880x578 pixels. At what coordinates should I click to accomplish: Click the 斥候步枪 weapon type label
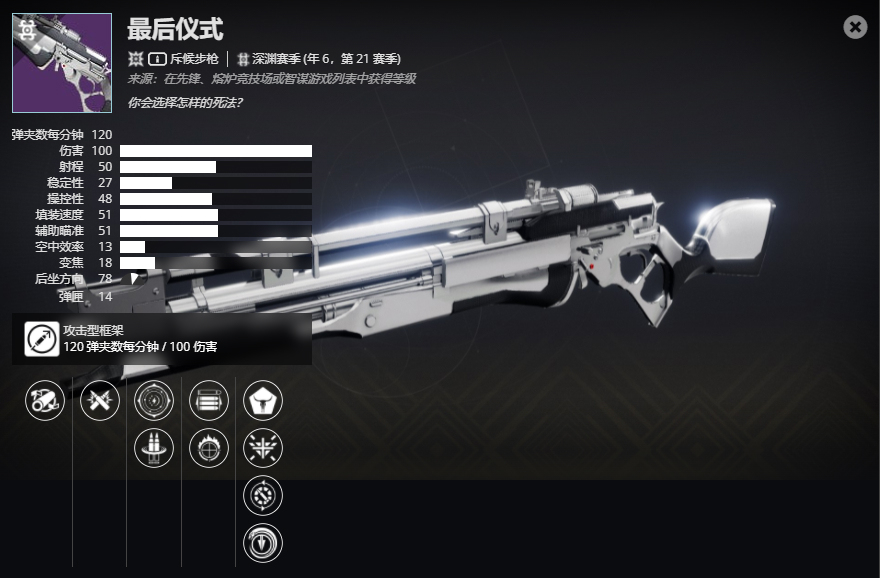194,59
